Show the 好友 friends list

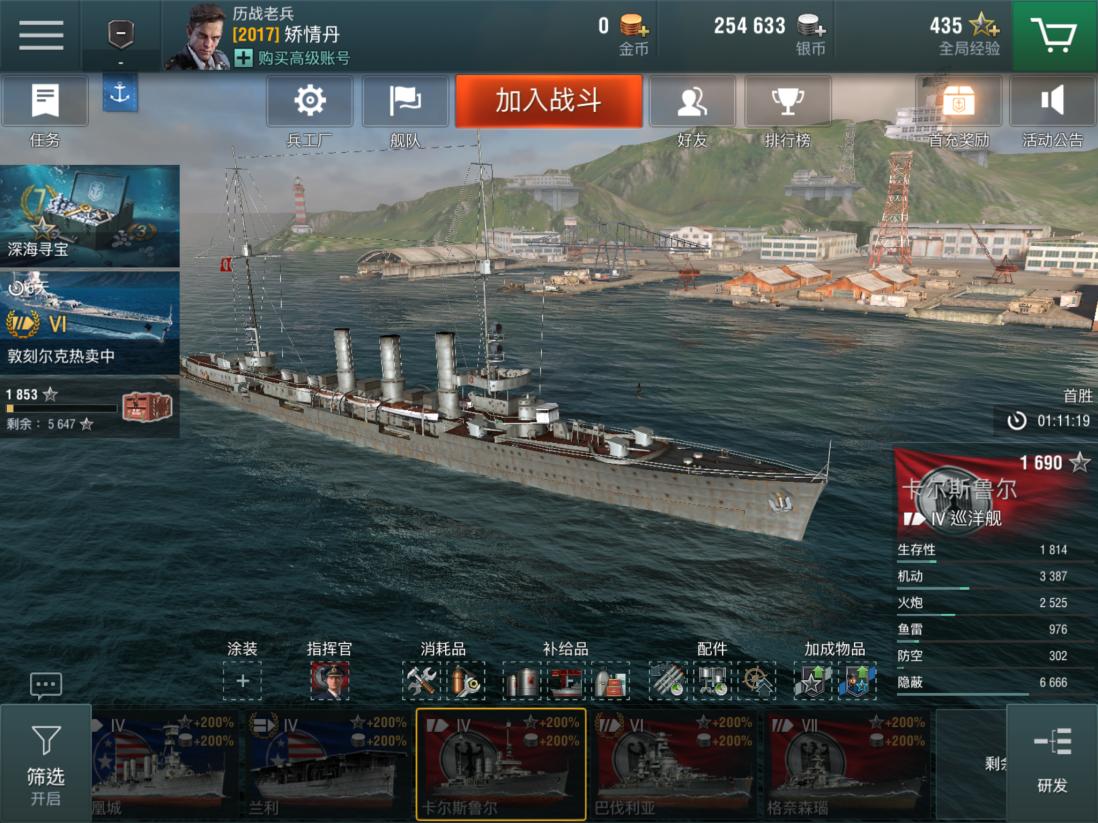click(692, 108)
